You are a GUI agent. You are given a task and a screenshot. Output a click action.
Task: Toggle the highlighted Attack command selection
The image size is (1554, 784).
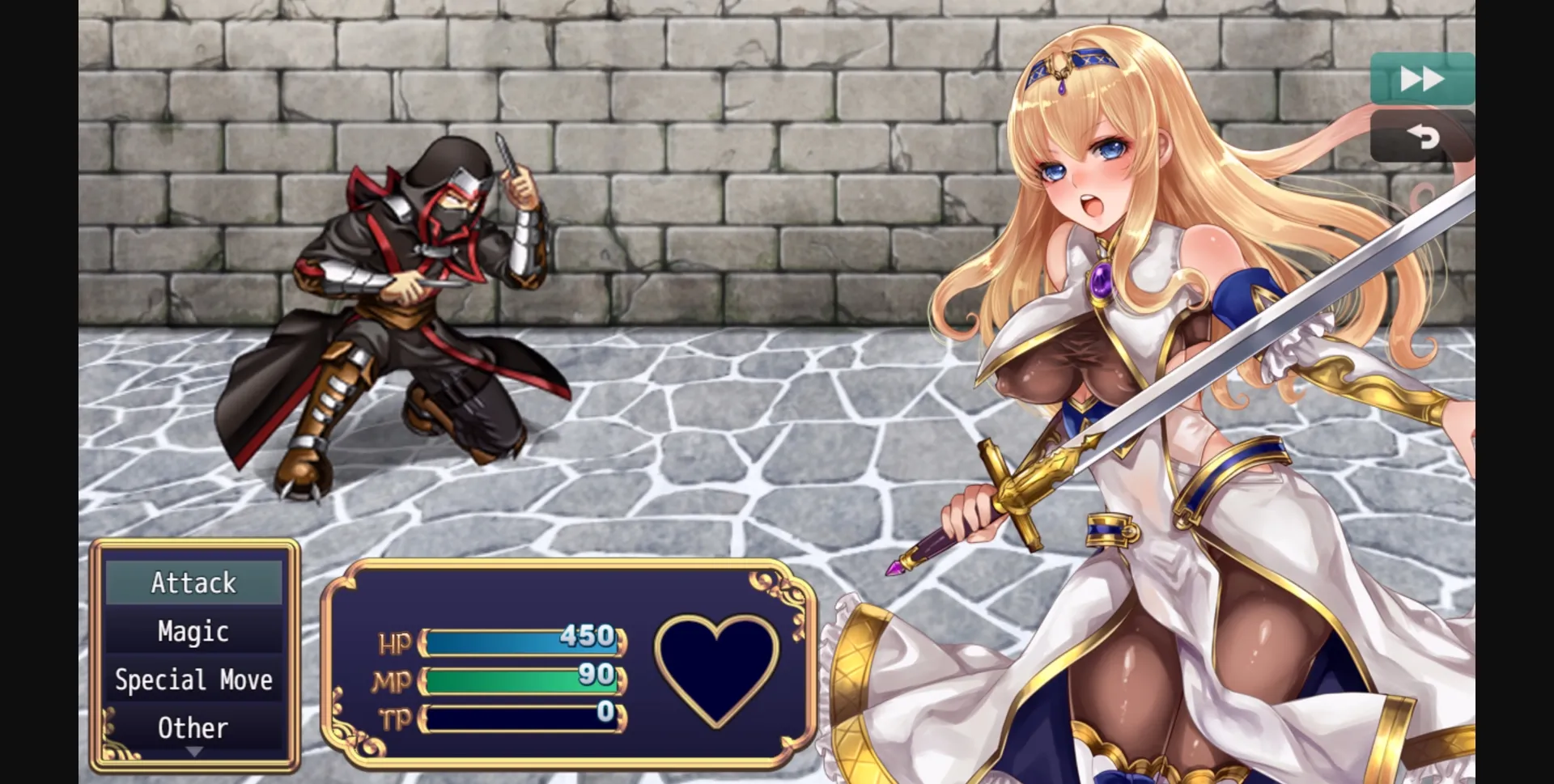point(193,582)
